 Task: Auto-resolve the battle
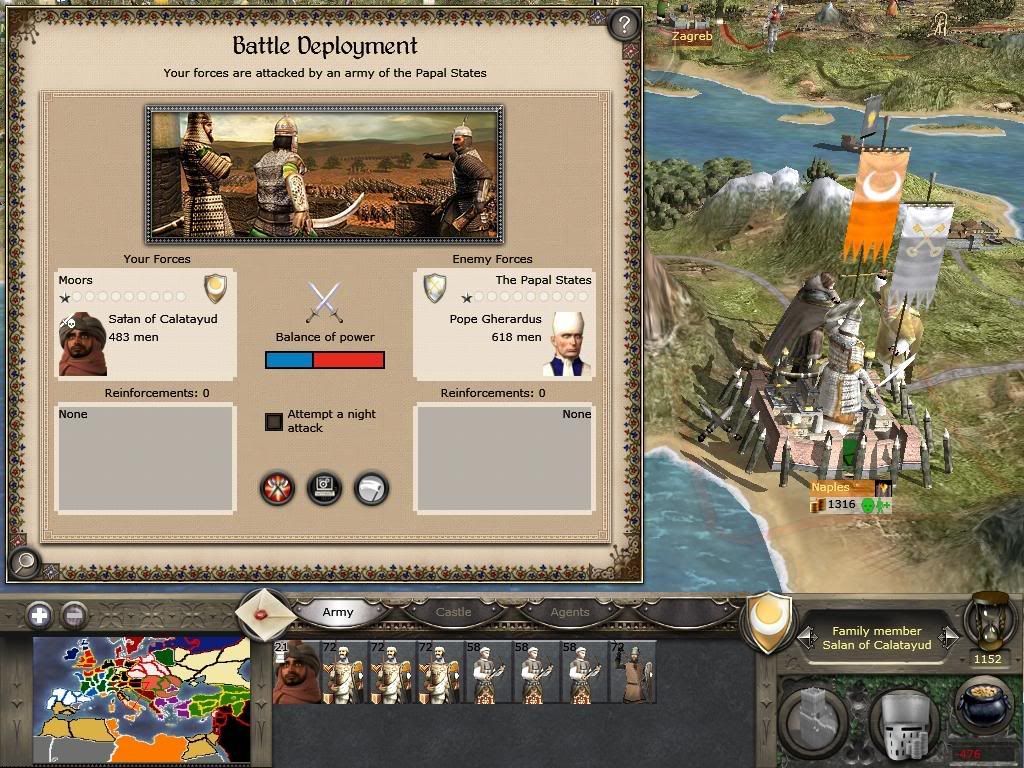pyautogui.click(x=324, y=489)
